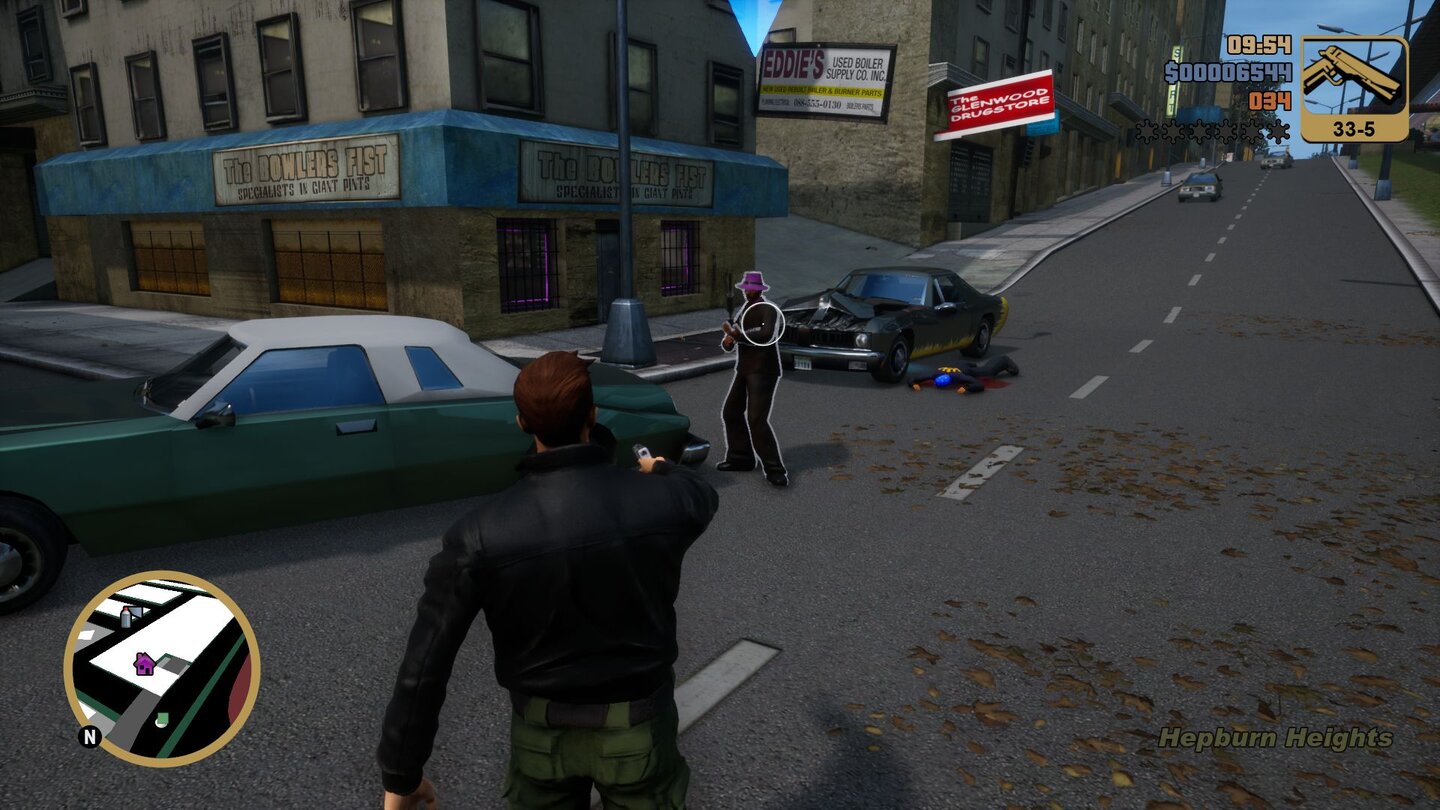The image size is (1440, 810).
Task: Click the rightmost wanted level star
Action: (1278, 130)
